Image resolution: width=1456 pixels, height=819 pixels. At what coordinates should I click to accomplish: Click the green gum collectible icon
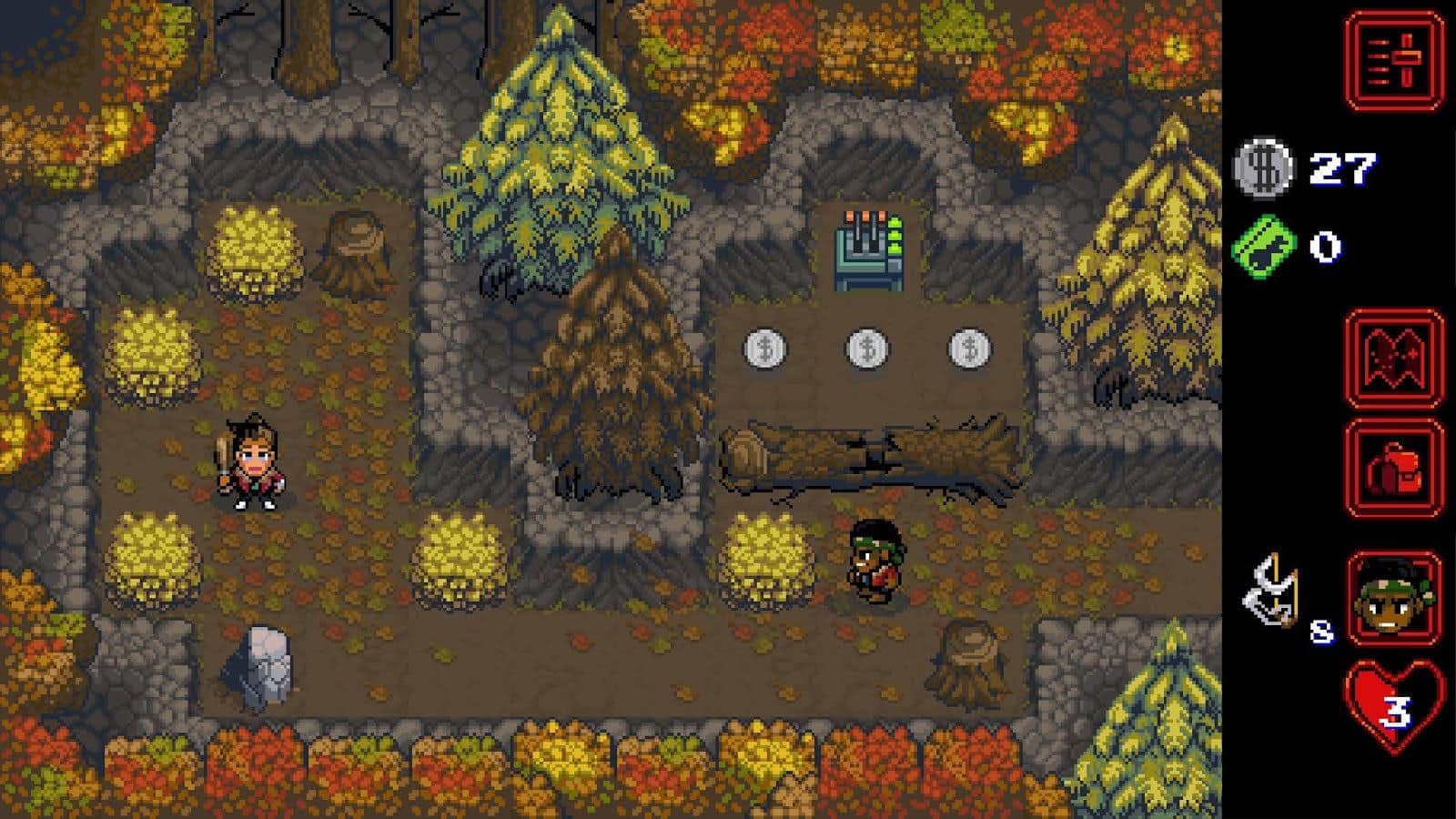(x=1265, y=244)
